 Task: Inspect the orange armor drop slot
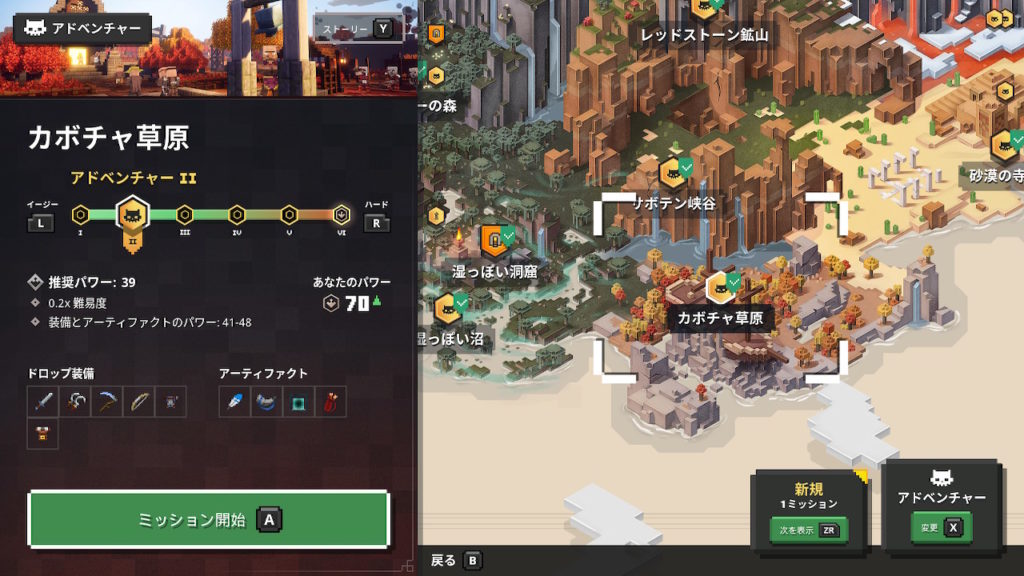(43, 434)
